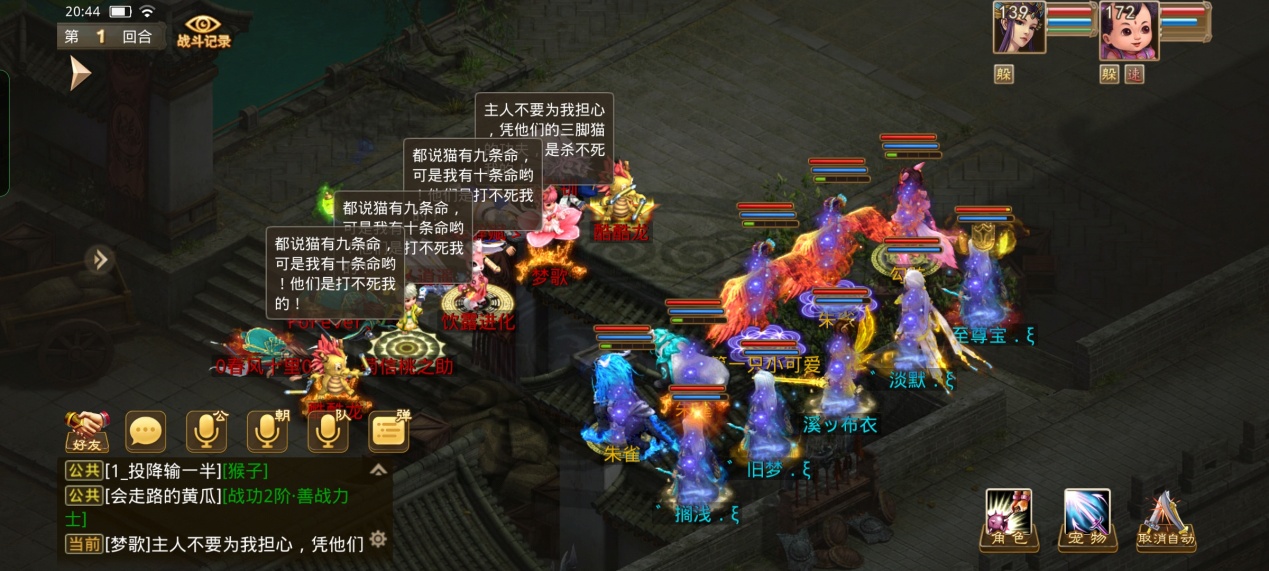1269x571 pixels.
Task: Activate the 公 public voice microphone
Action: (206, 432)
